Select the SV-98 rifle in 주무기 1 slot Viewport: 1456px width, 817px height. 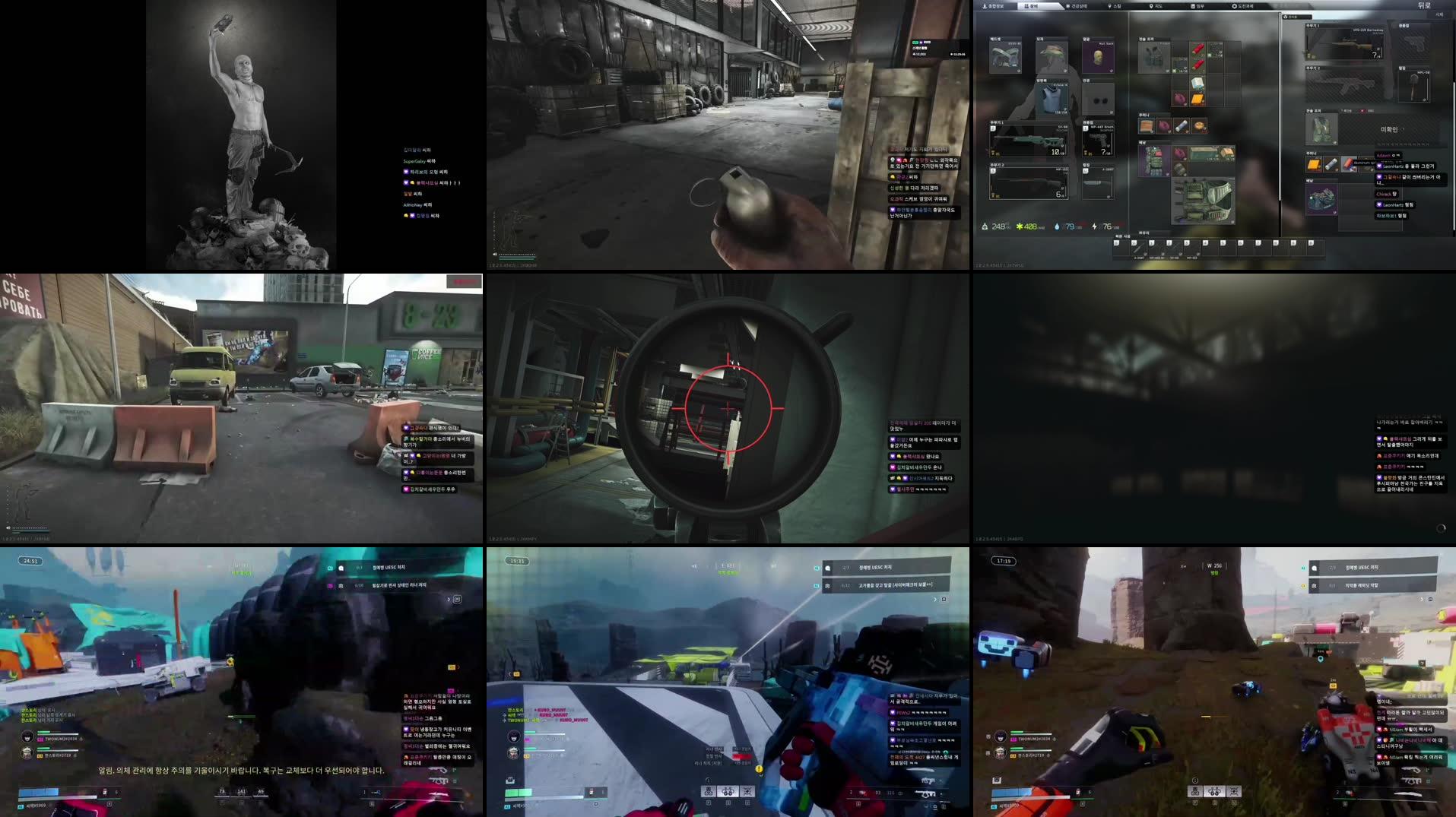[1028, 141]
